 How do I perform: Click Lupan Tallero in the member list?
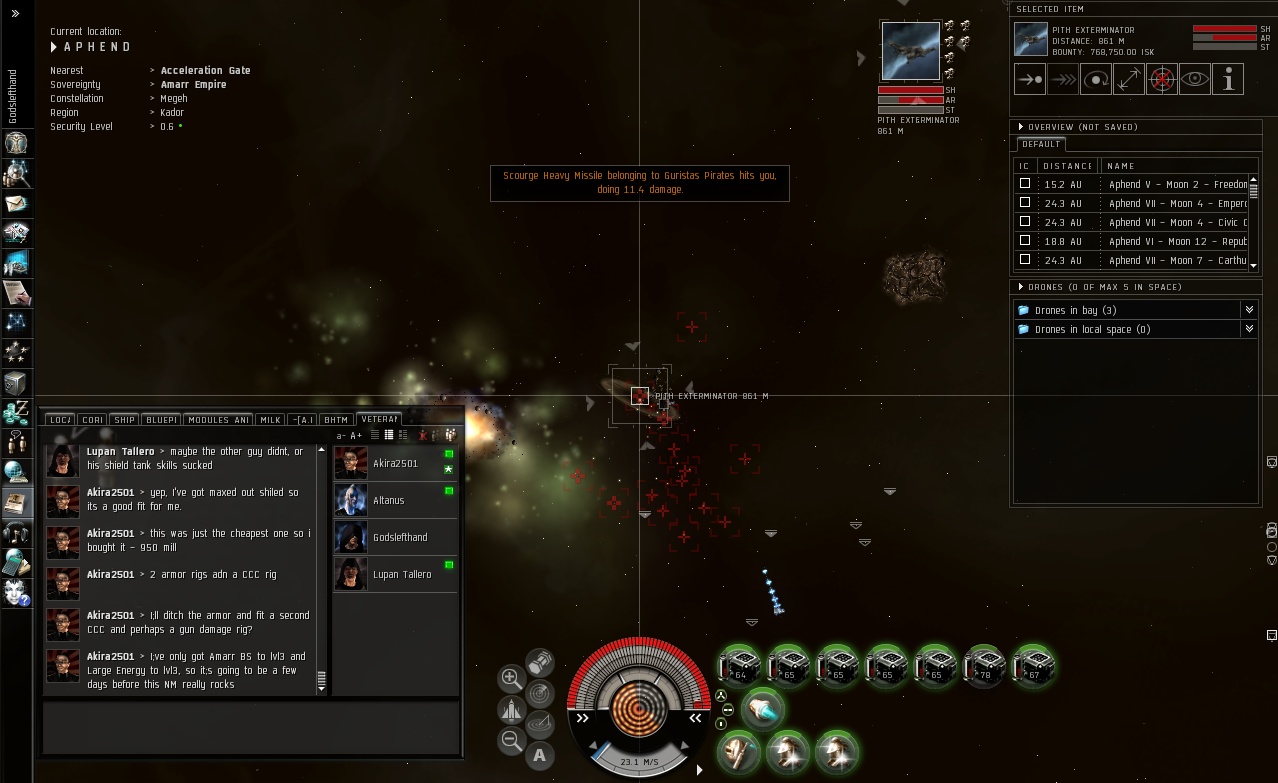[402, 574]
